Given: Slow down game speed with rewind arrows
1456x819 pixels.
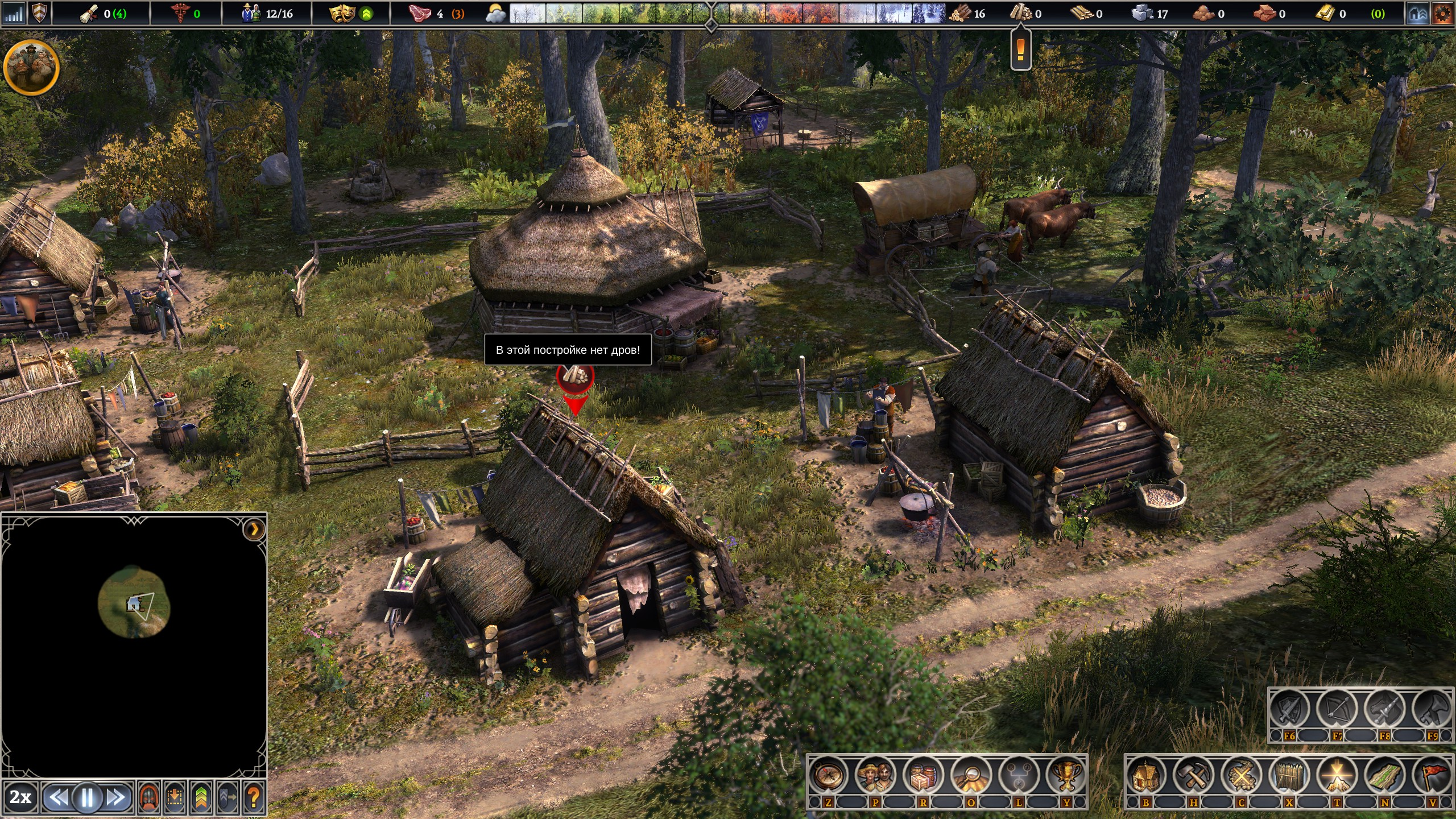Looking at the screenshot, I should pos(59,798).
